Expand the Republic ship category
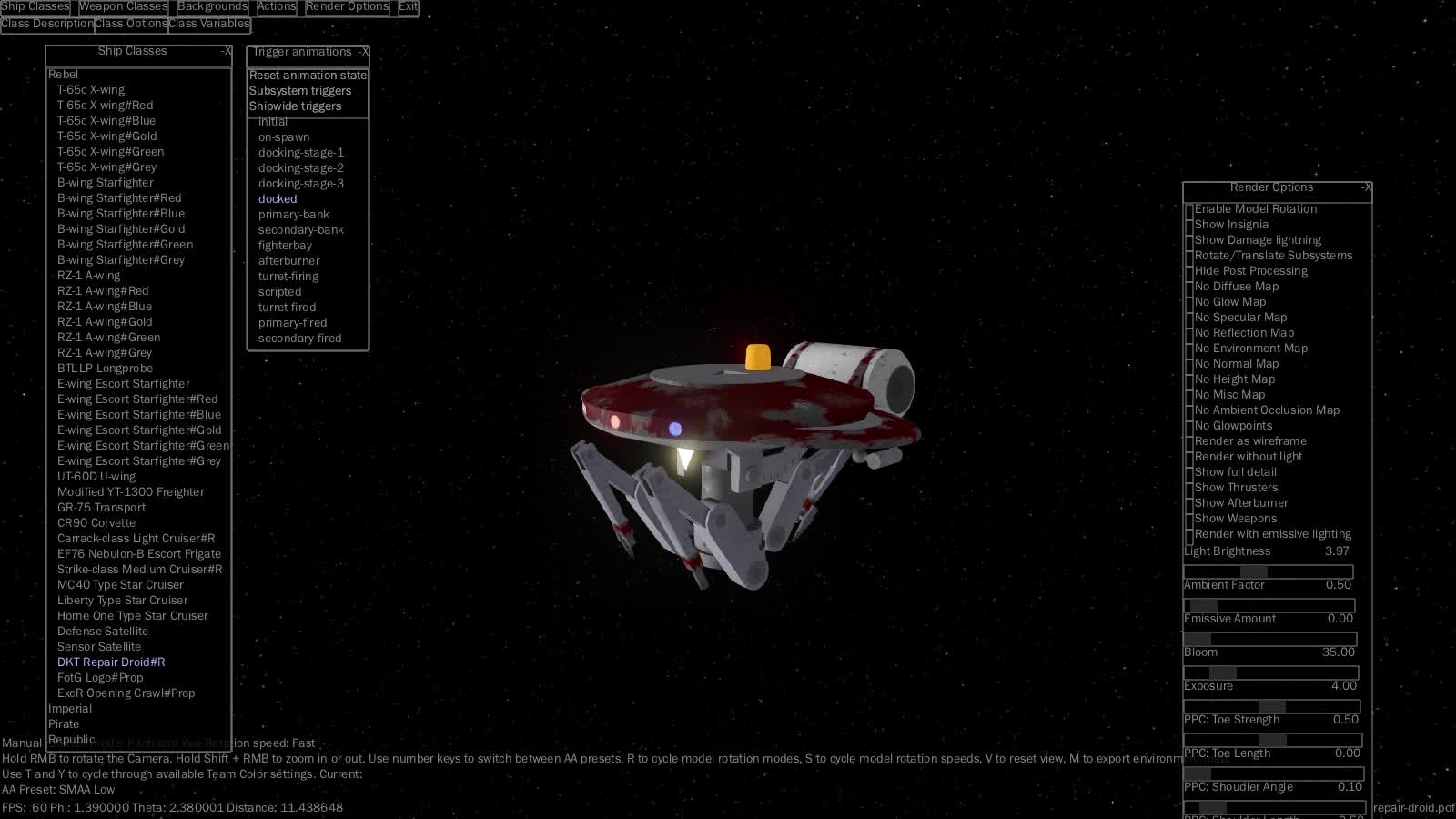 [x=71, y=739]
